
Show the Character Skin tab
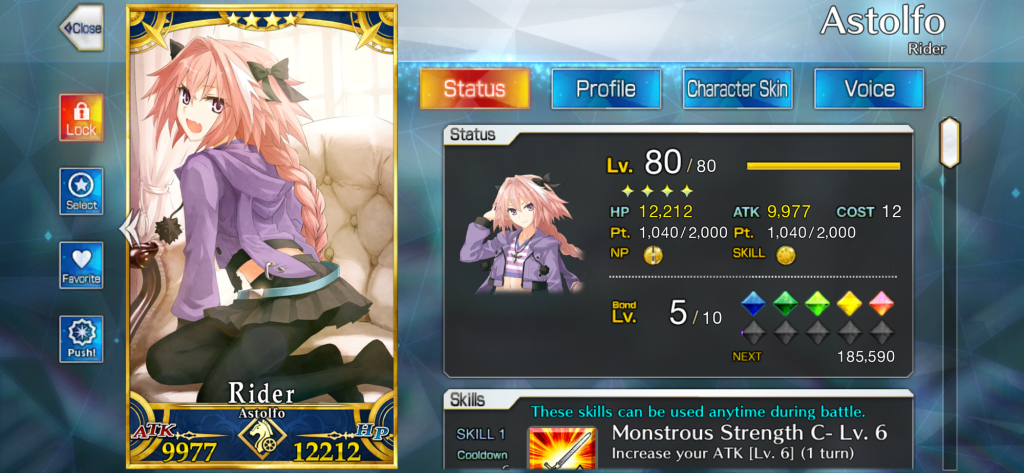point(737,88)
